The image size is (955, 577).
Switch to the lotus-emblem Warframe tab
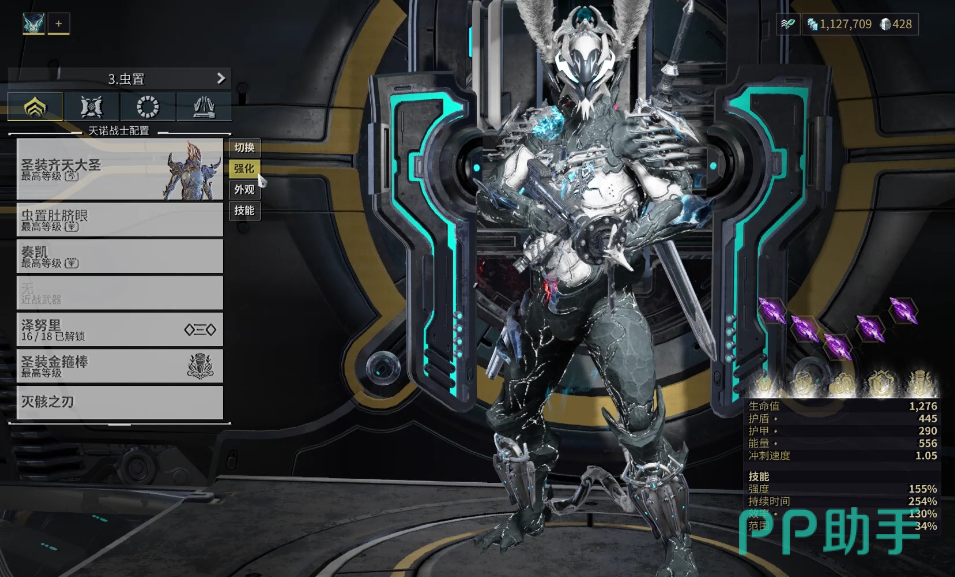point(36,107)
